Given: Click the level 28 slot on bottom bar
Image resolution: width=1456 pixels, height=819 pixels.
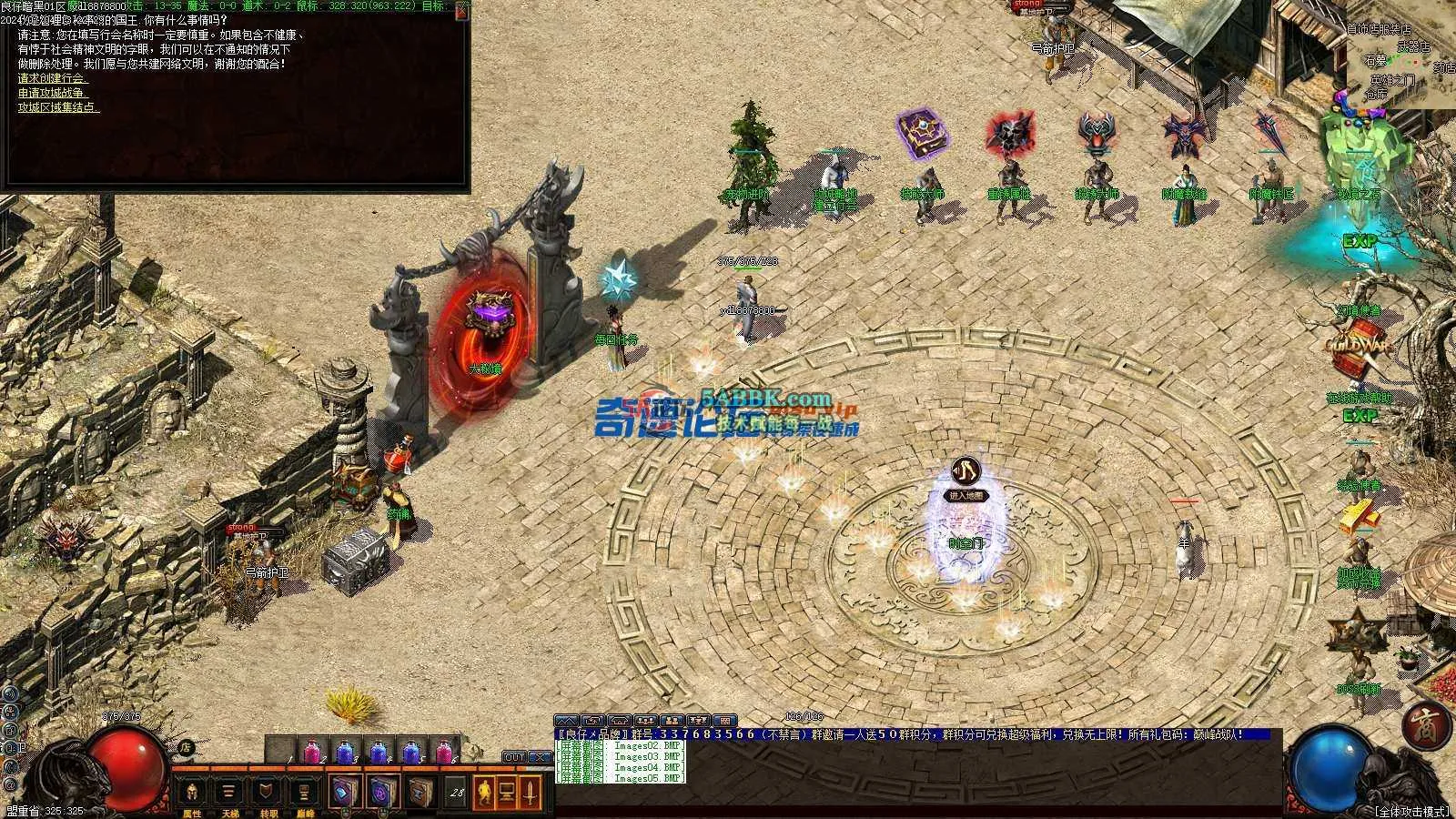Looking at the screenshot, I should click(457, 793).
